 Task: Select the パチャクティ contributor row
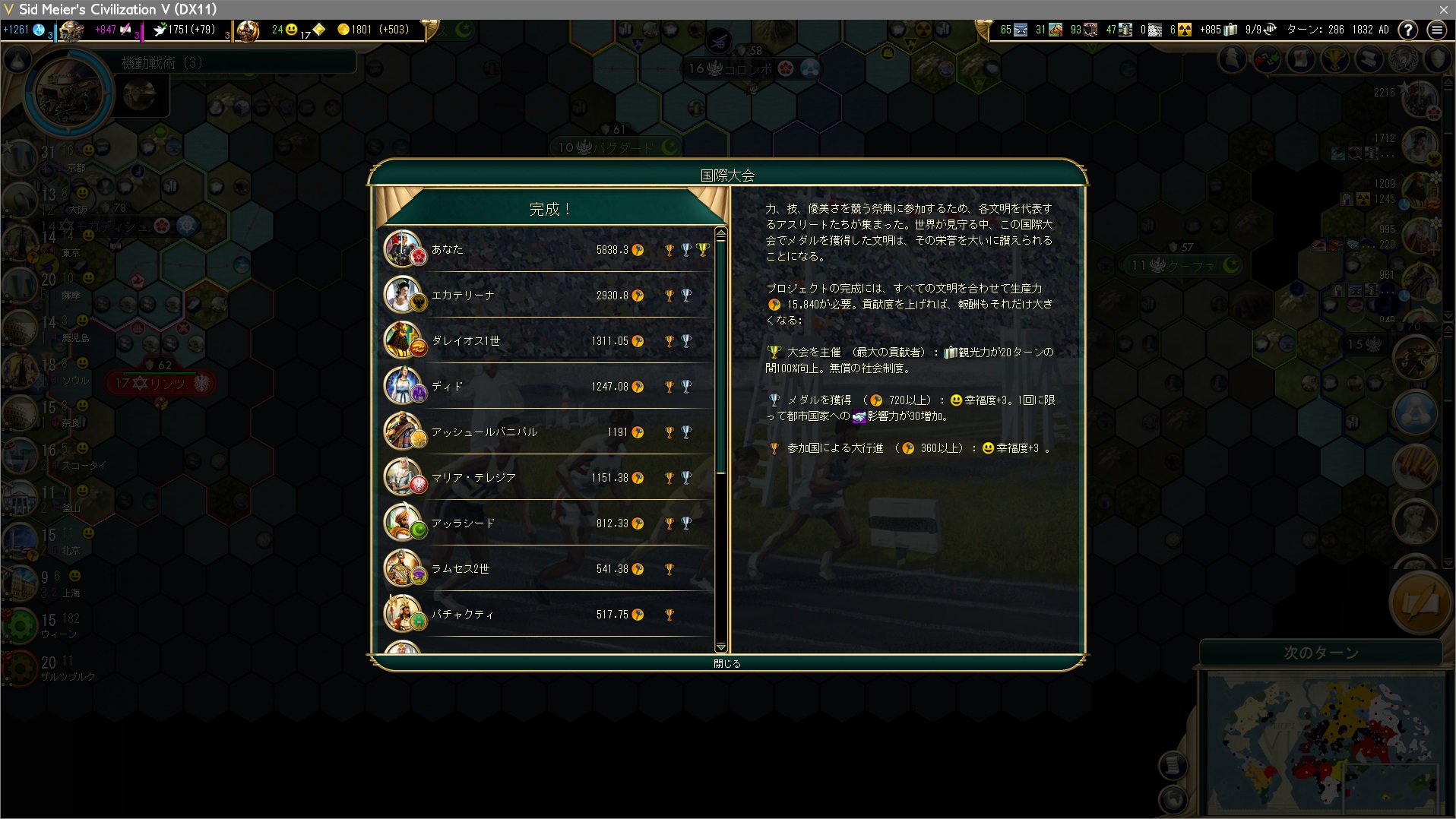click(x=547, y=615)
